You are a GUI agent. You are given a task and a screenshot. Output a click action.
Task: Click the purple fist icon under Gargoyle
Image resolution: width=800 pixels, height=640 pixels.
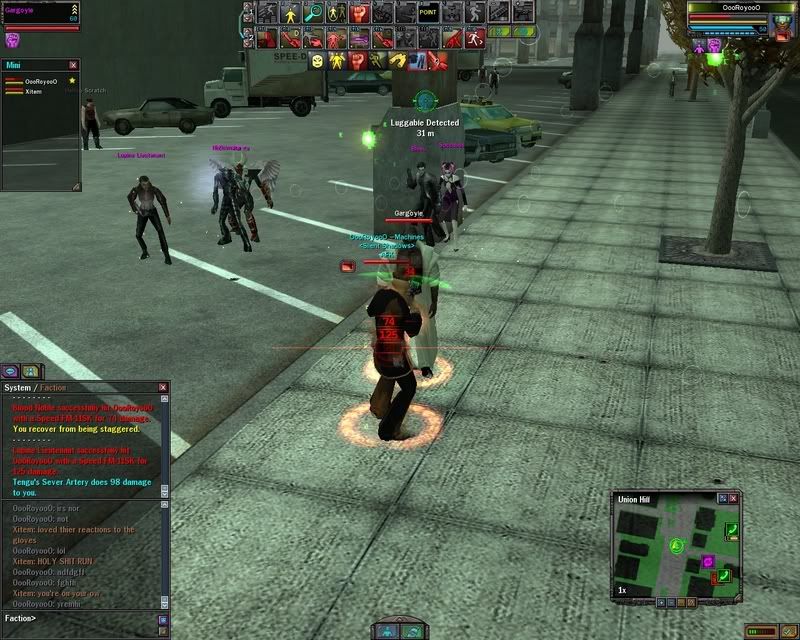(13, 41)
